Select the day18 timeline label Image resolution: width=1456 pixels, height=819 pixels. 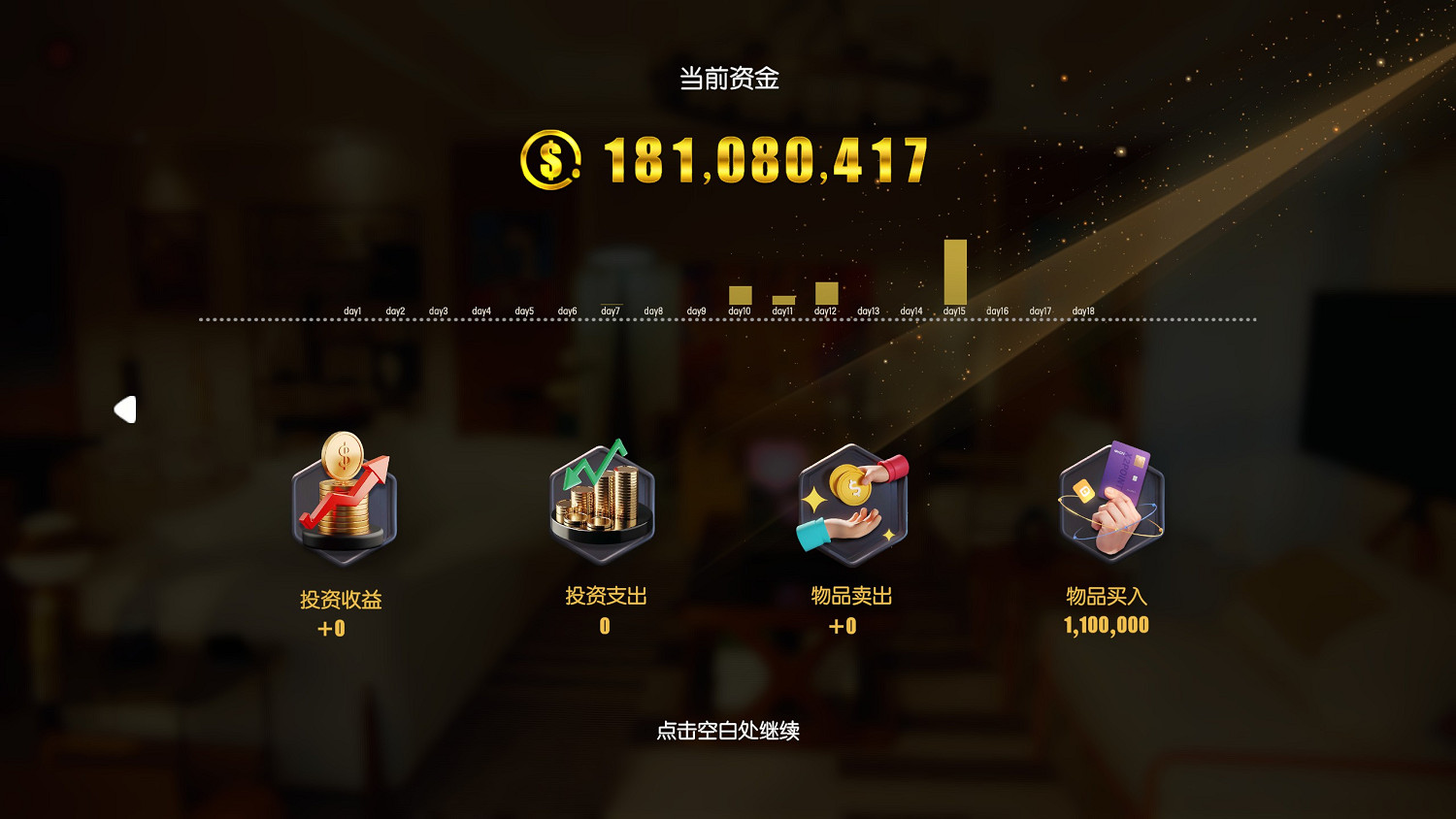1082,310
